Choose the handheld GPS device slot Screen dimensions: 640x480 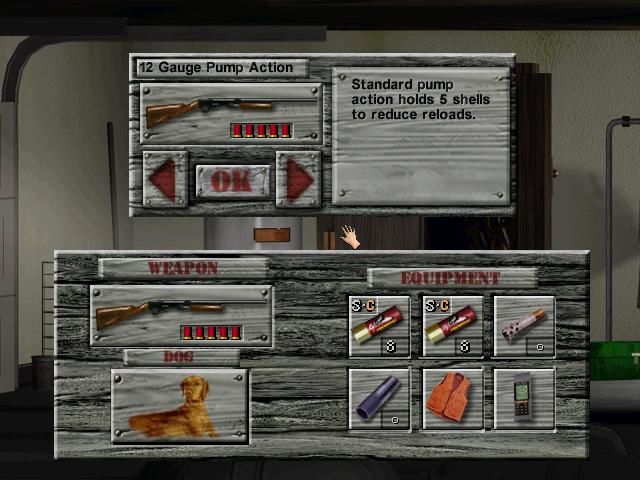tap(524, 399)
